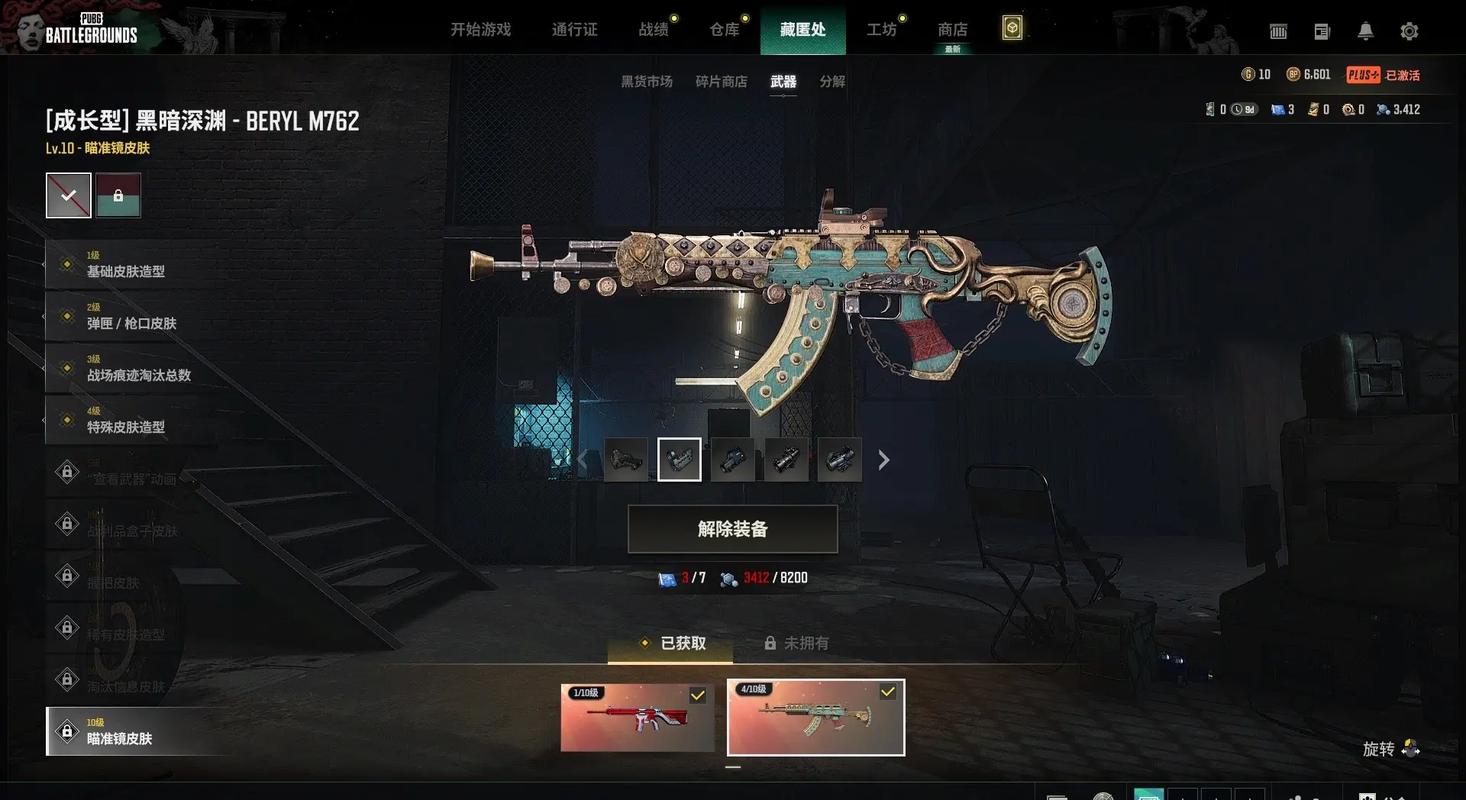Image resolution: width=1466 pixels, height=800 pixels.
Task: Open the 工坊 menu item
Action: 881,29
